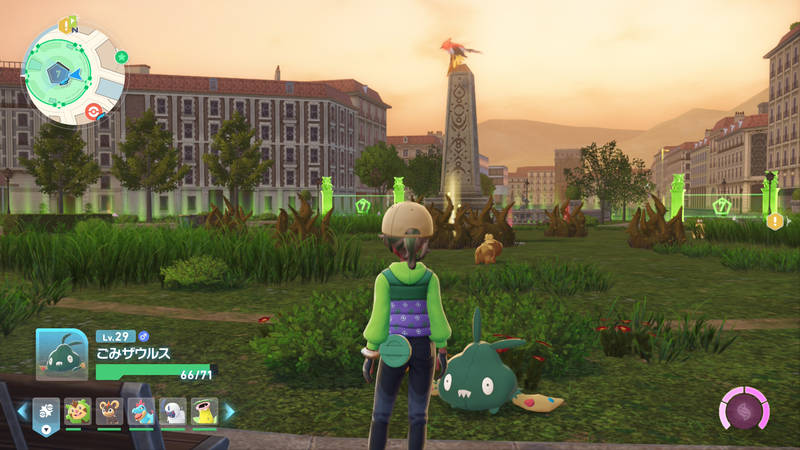Click the right party scroll arrow
This screenshot has width=800, height=450.
[229, 411]
